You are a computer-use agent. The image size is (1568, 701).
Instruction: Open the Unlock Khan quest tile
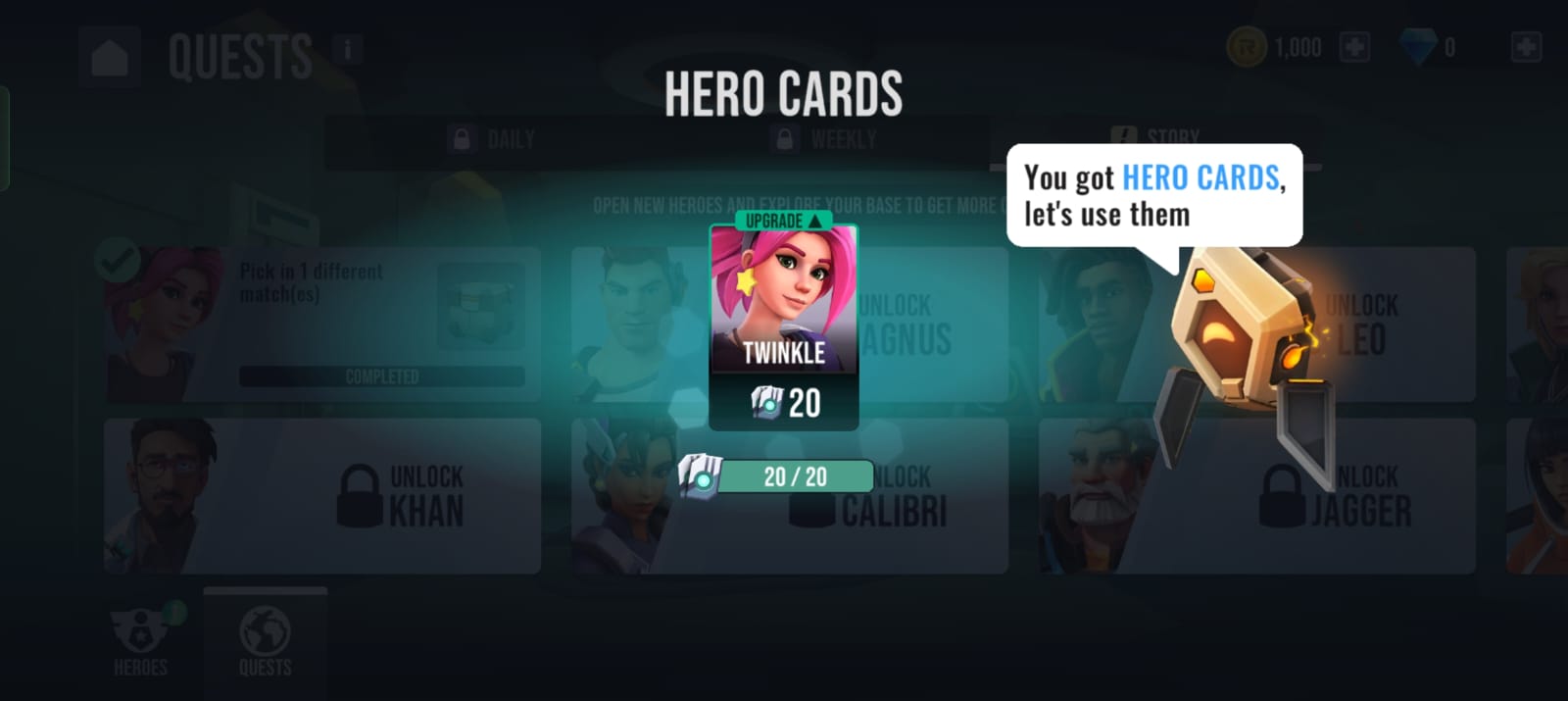click(322, 496)
